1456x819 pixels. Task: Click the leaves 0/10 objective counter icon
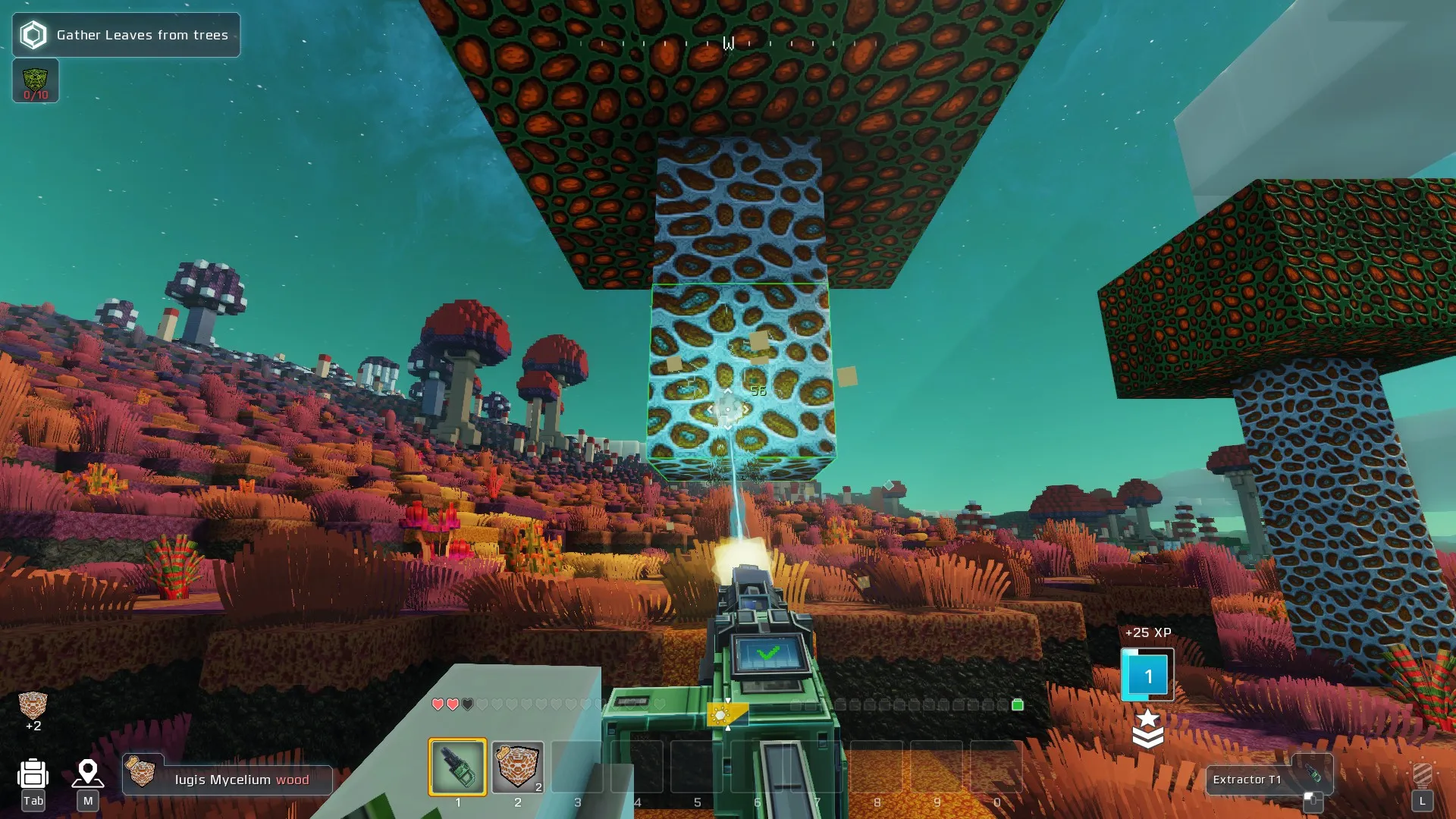click(x=36, y=81)
